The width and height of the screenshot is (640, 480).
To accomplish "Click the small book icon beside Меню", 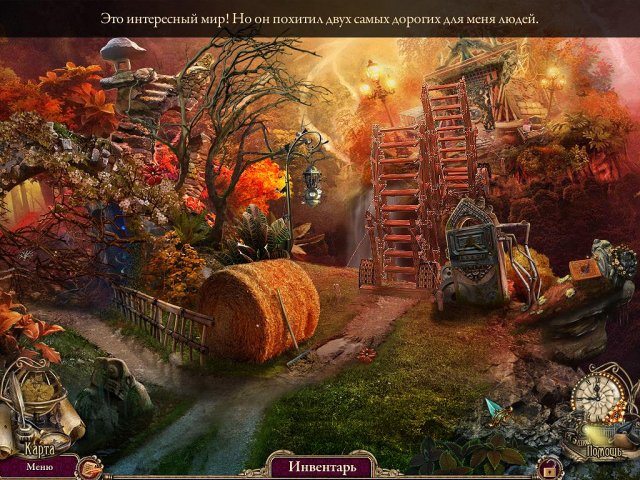I will [x=90, y=465].
